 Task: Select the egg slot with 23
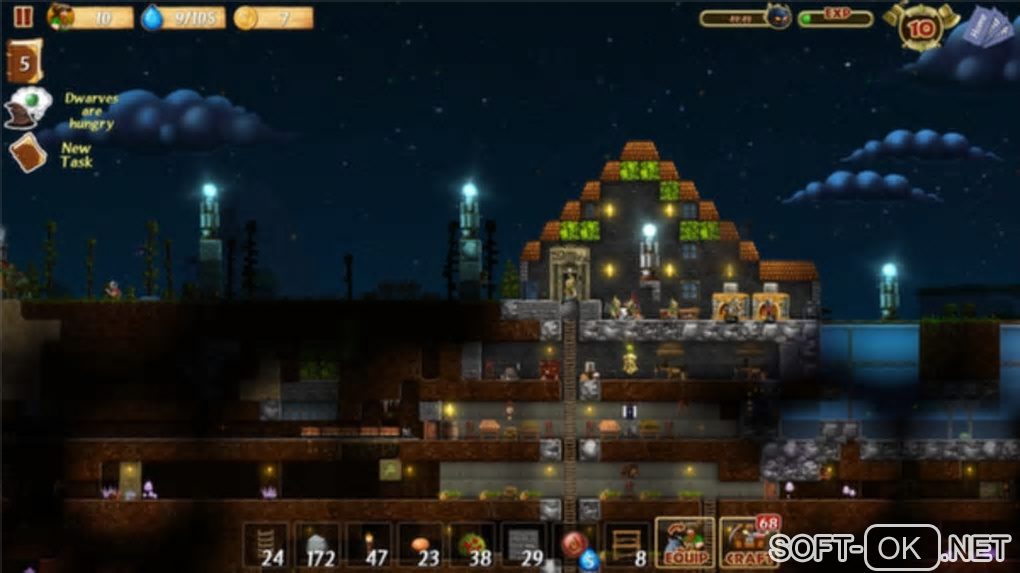pyautogui.click(x=420, y=544)
